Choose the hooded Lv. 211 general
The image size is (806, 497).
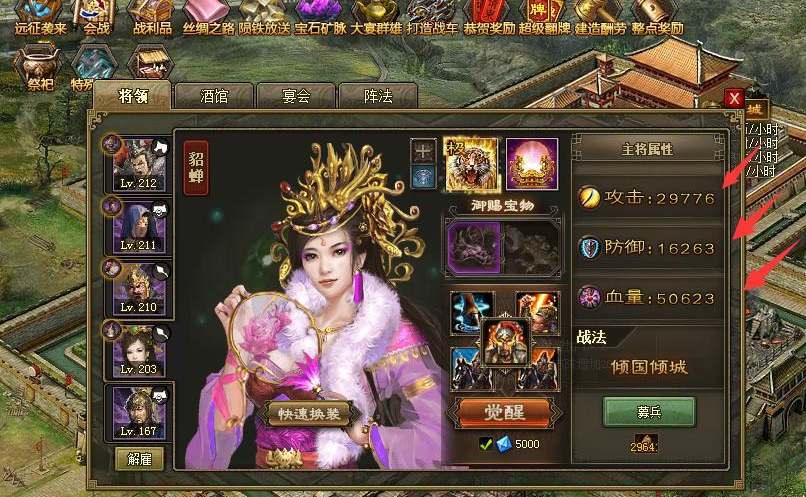click(139, 225)
